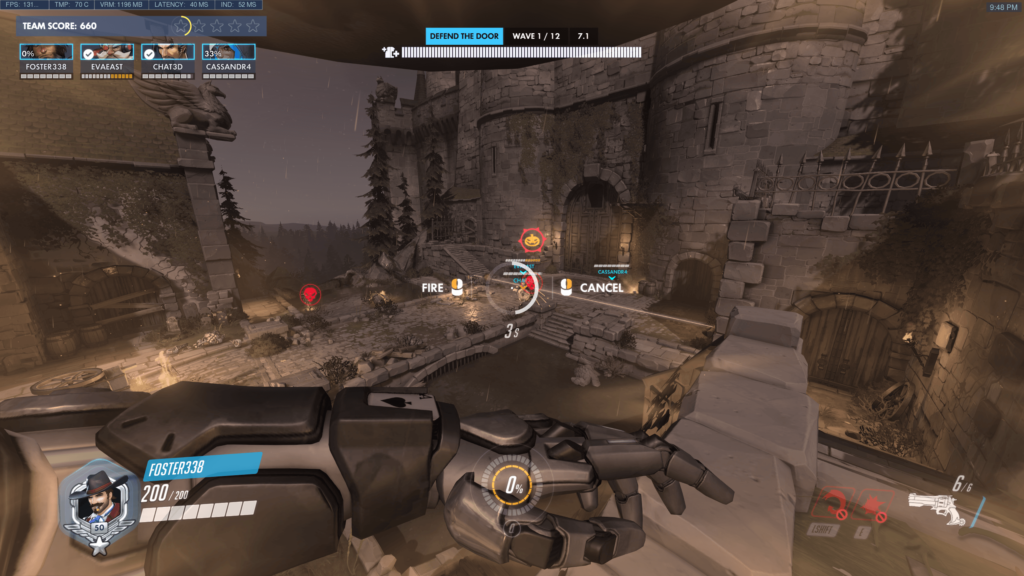Click the Defend the Door objective label

(463, 36)
